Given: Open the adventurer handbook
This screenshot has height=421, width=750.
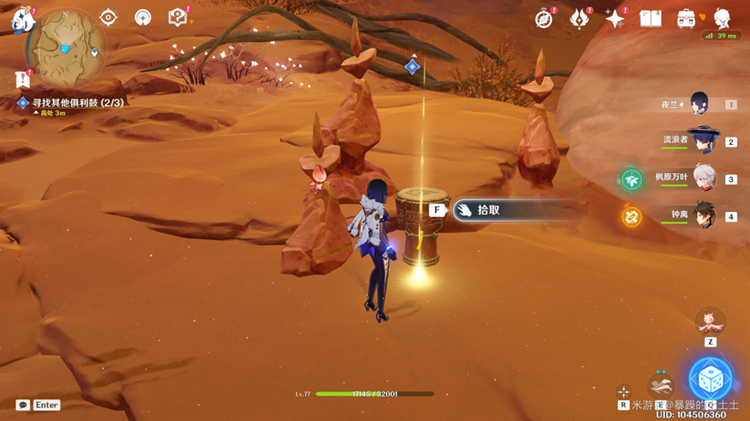Looking at the screenshot, I should (x=651, y=18).
